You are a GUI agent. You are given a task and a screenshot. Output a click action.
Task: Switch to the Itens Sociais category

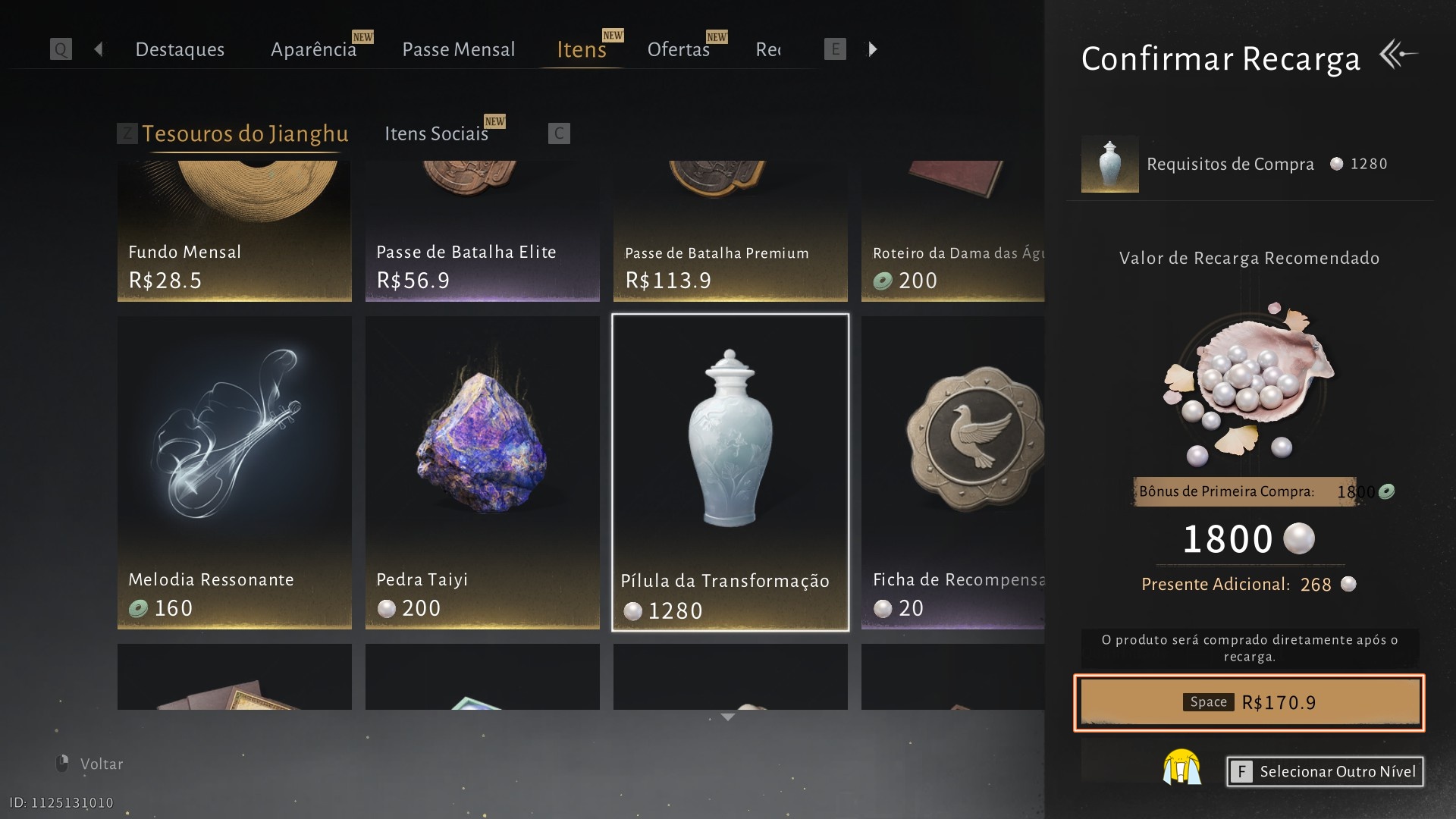(436, 133)
